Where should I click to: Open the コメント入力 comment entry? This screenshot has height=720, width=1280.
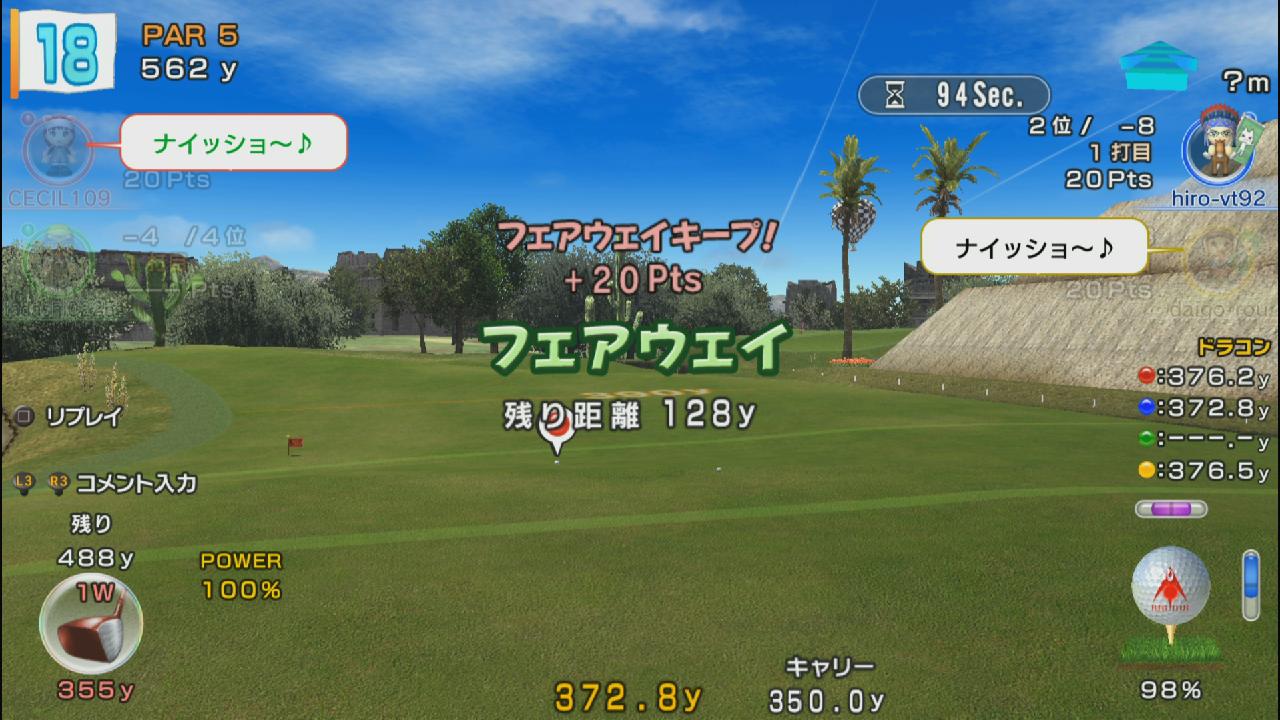click(135, 483)
